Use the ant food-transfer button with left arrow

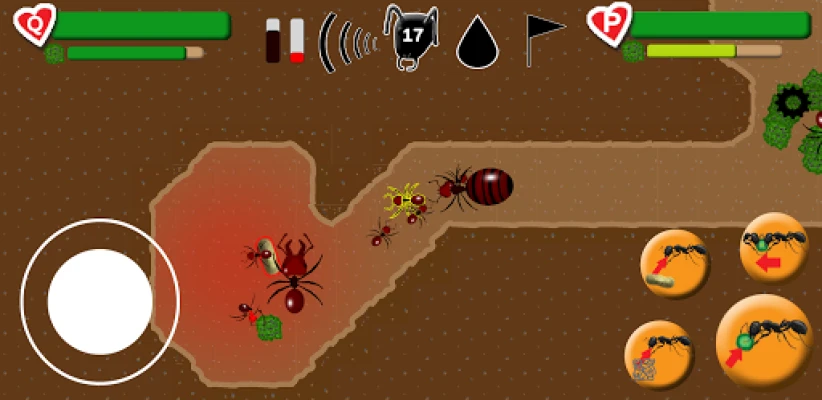tap(773, 248)
